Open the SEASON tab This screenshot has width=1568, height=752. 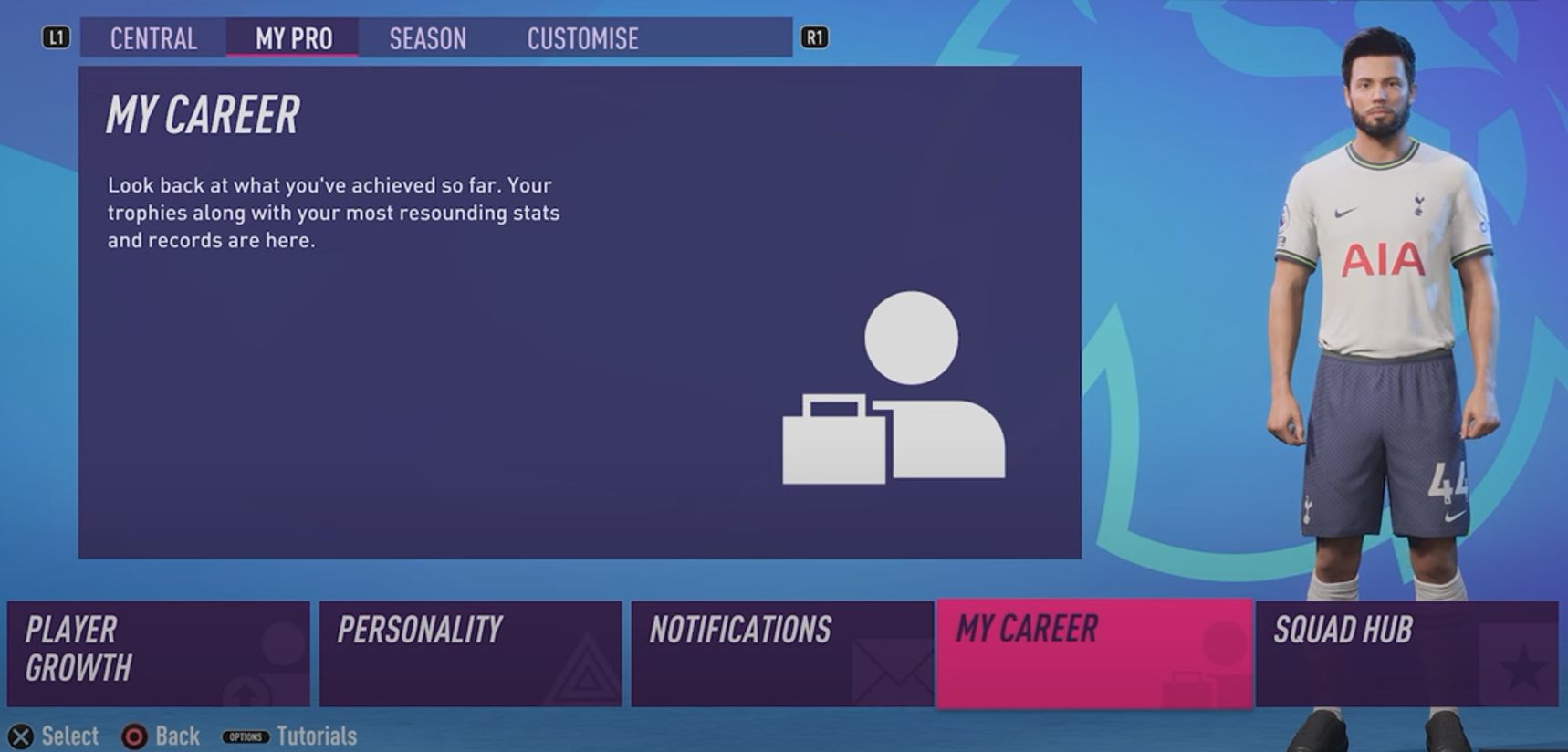(427, 38)
